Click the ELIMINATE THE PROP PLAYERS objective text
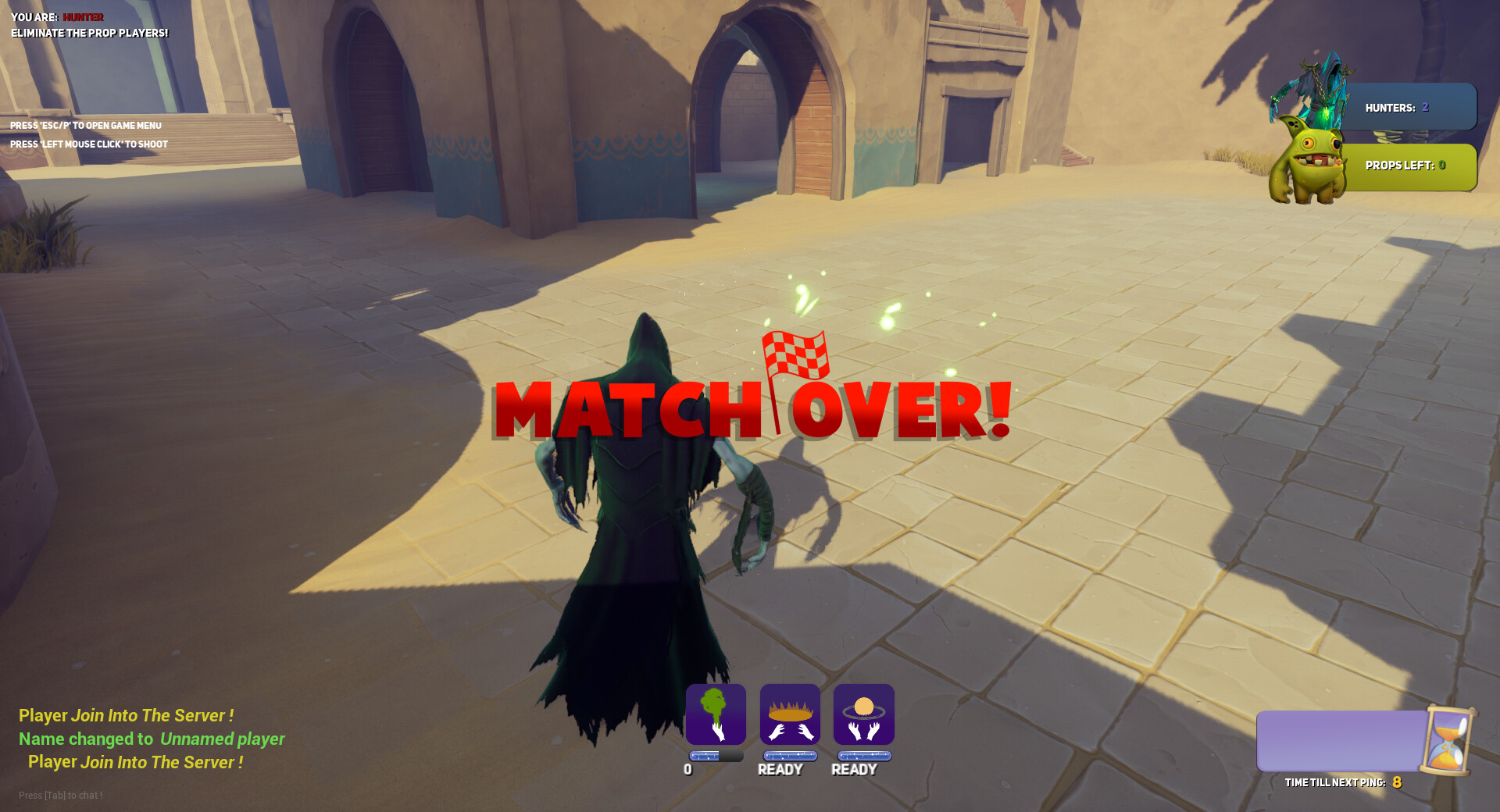This screenshot has width=1500, height=812. 88,33
